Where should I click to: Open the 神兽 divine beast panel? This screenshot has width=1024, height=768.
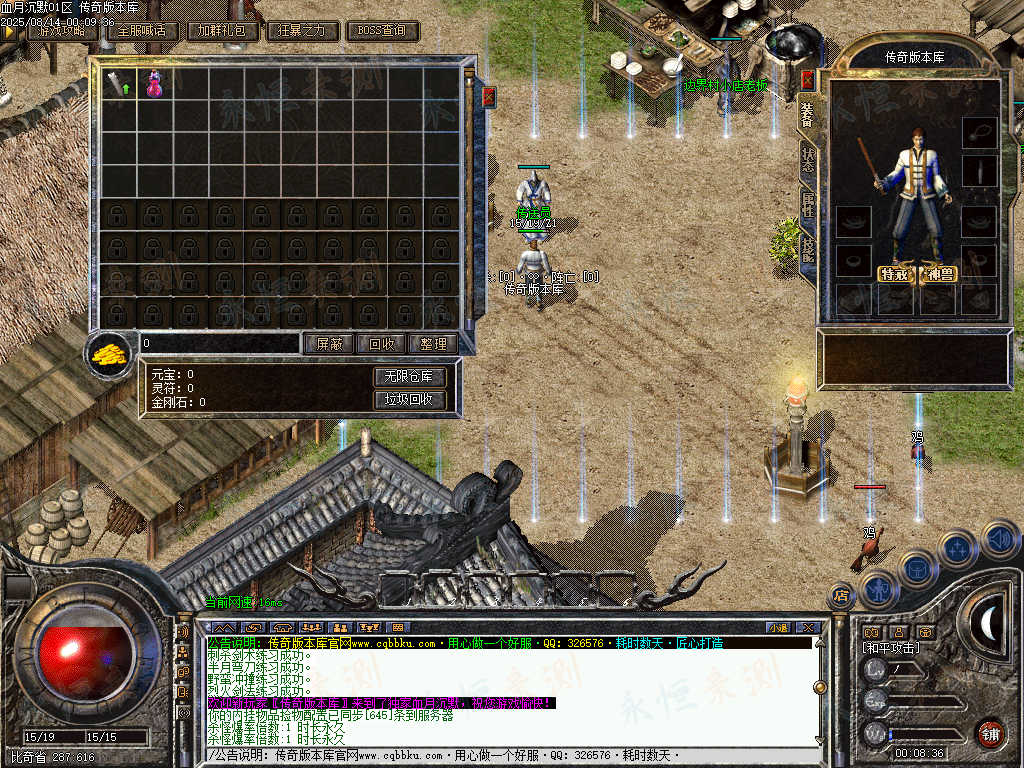tap(940, 274)
